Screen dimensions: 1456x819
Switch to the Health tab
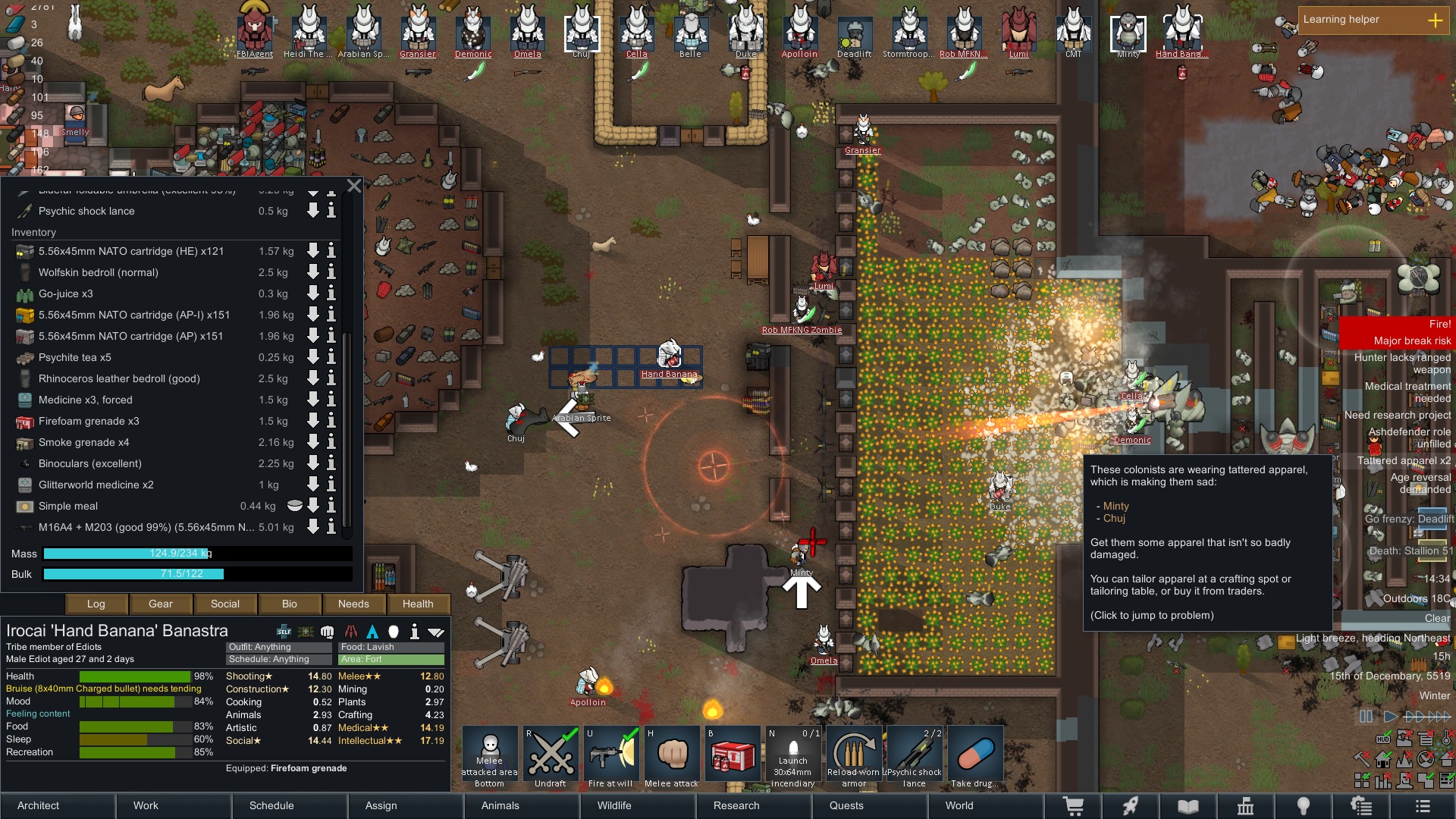(x=418, y=604)
